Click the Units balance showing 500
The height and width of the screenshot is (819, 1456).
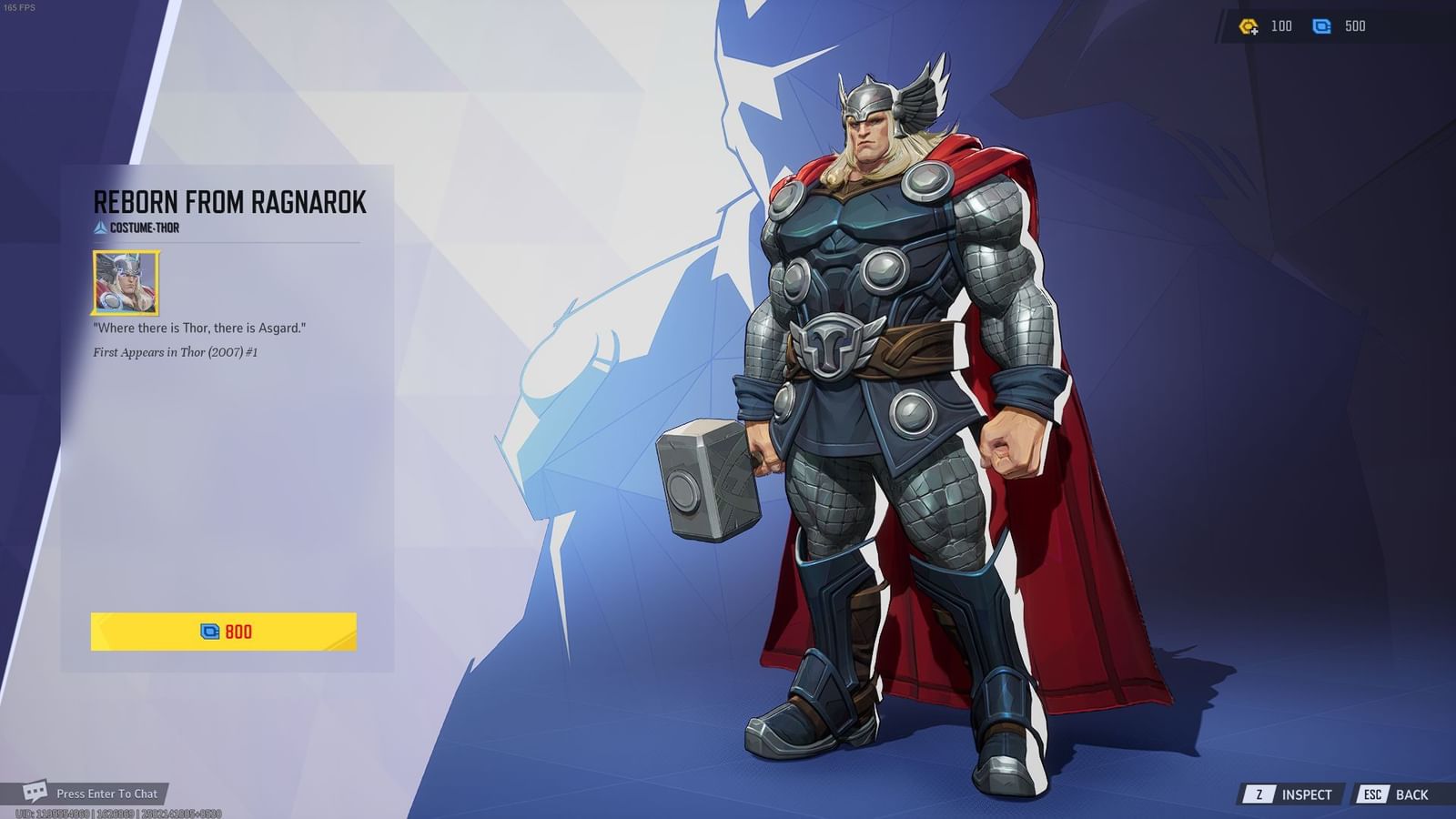pos(1355,26)
